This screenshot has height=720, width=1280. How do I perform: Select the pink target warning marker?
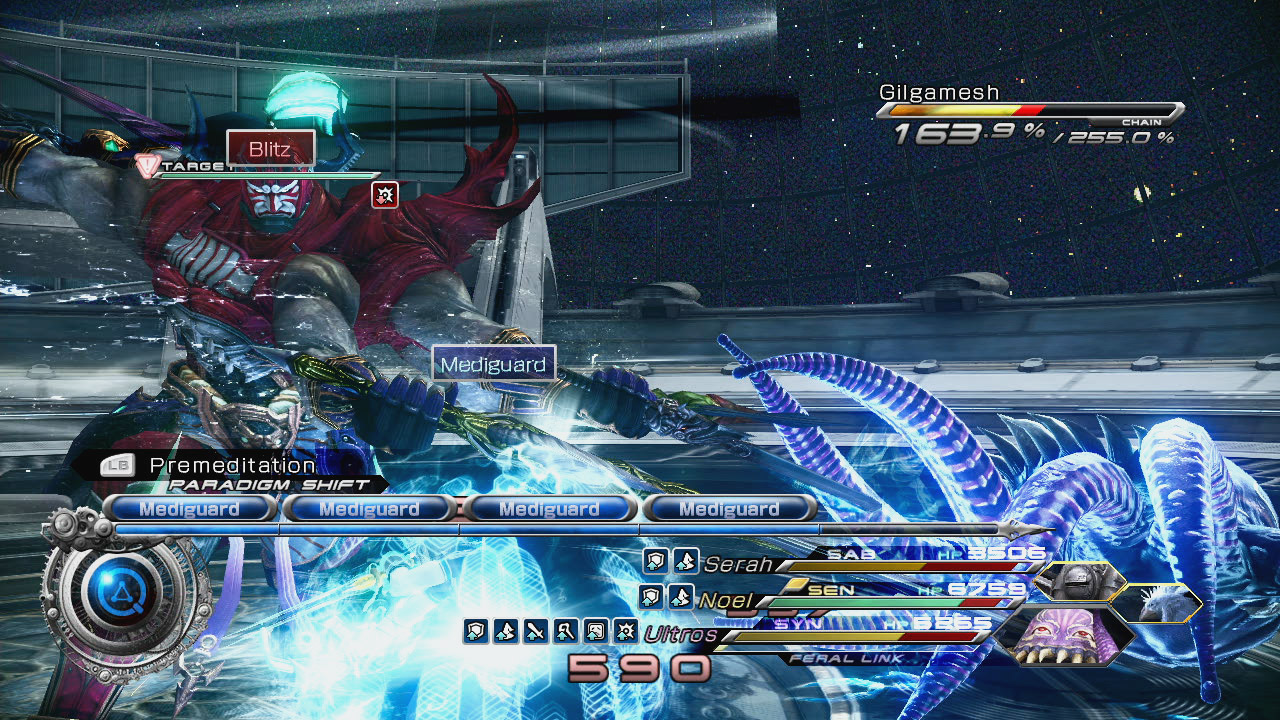coord(147,166)
